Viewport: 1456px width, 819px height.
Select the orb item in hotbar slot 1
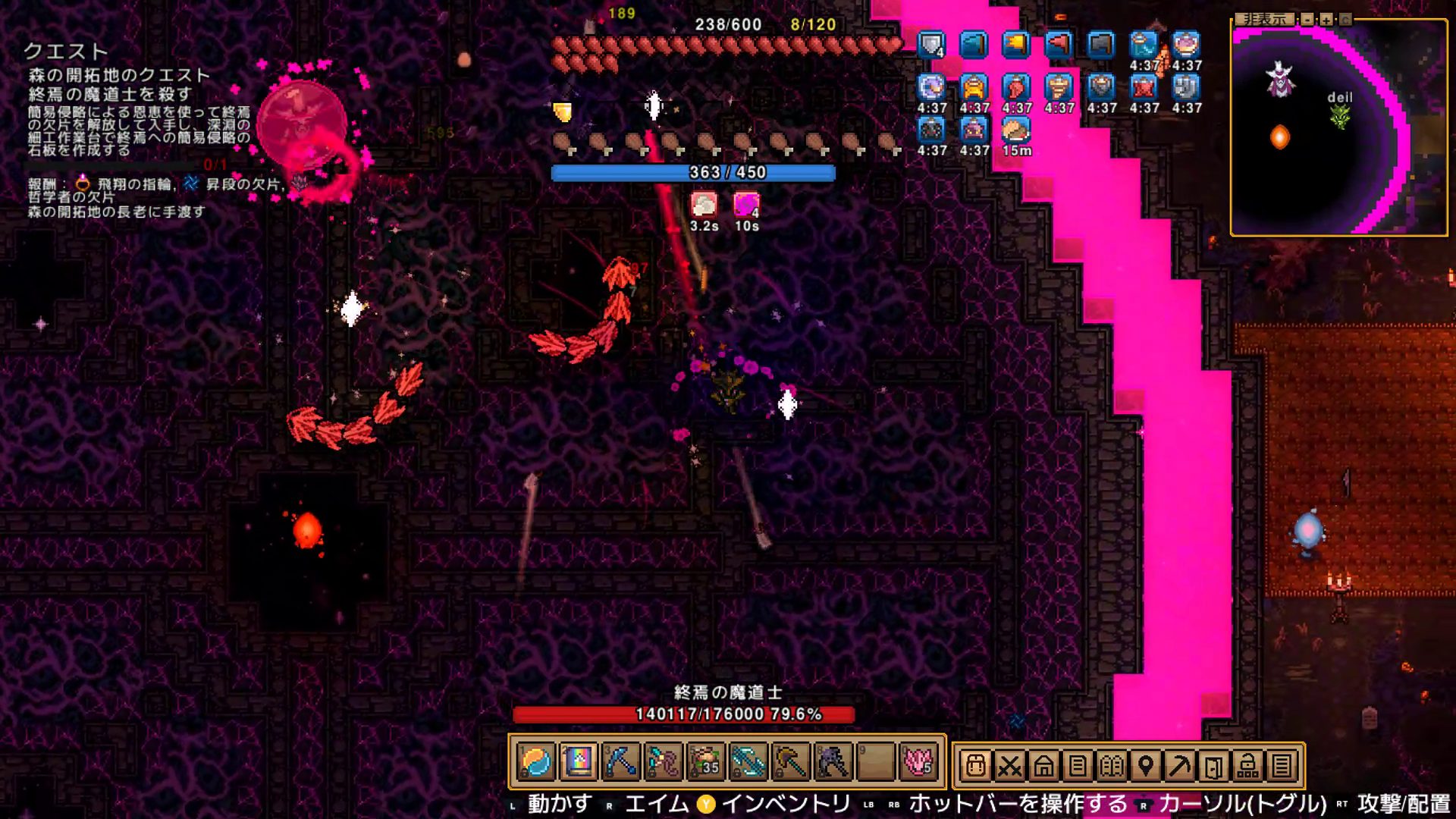pyautogui.click(x=537, y=762)
